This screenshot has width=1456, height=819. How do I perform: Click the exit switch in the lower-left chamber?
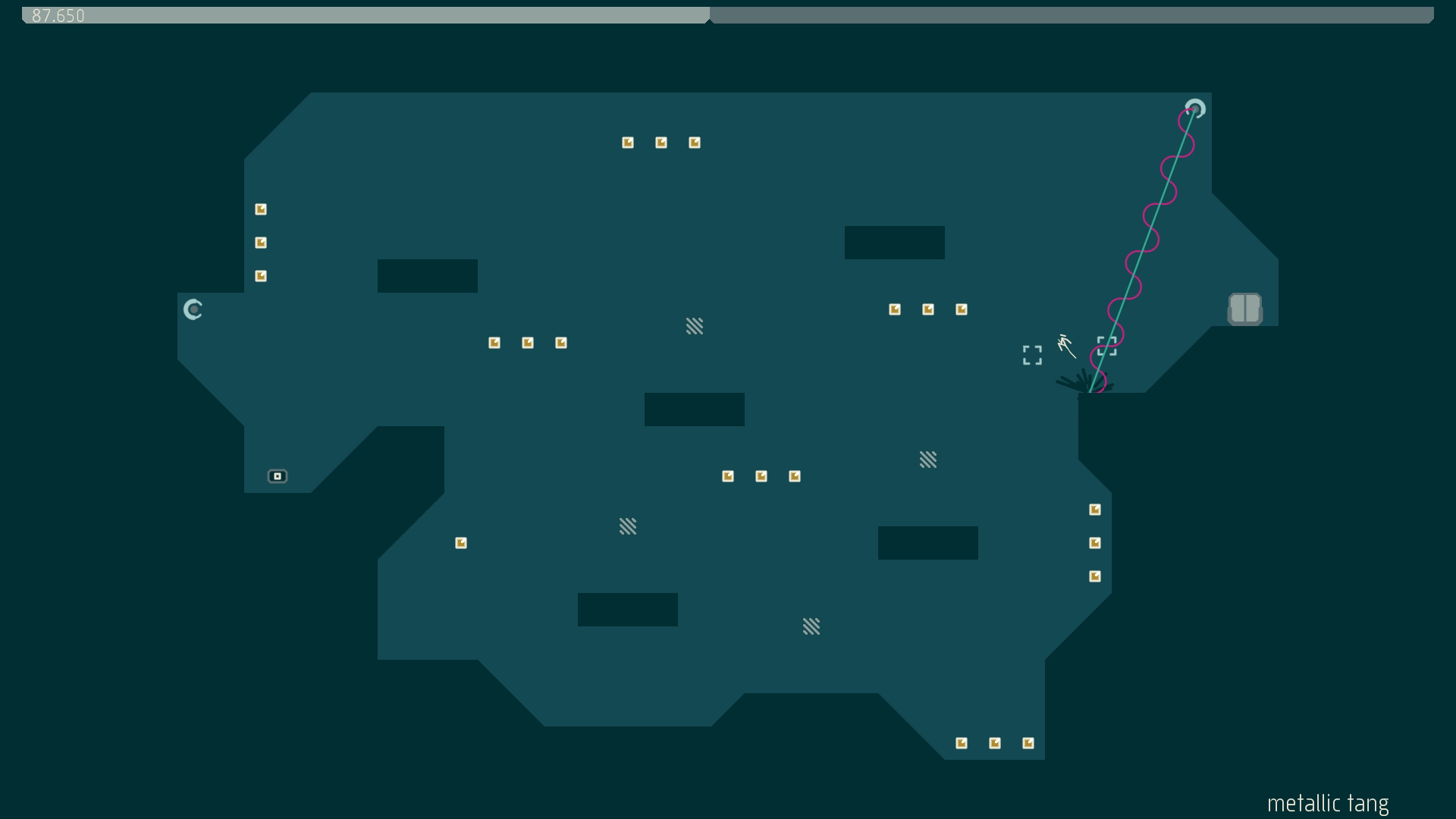click(x=278, y=476)
